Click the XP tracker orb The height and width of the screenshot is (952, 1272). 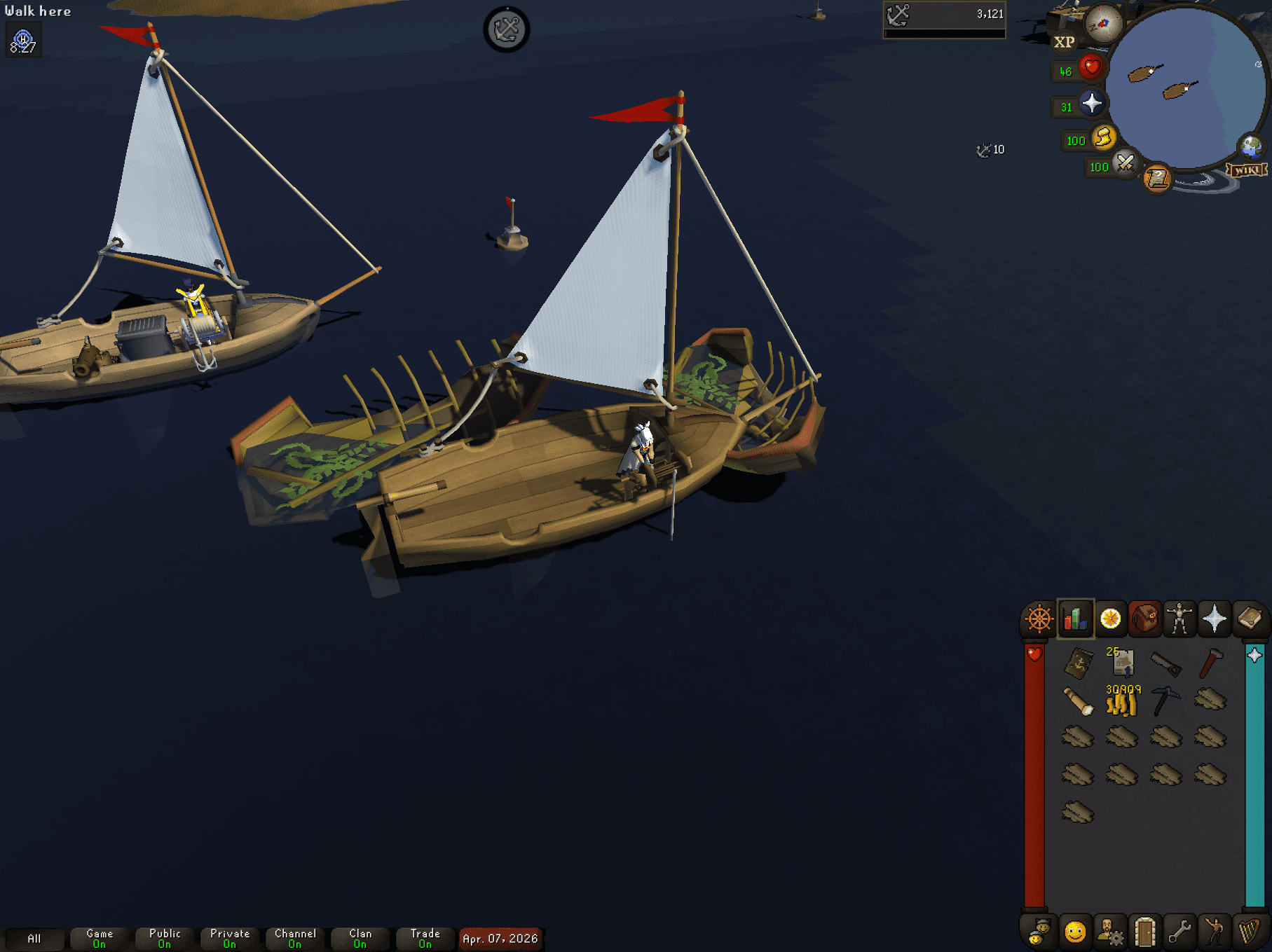(1065, 43)
